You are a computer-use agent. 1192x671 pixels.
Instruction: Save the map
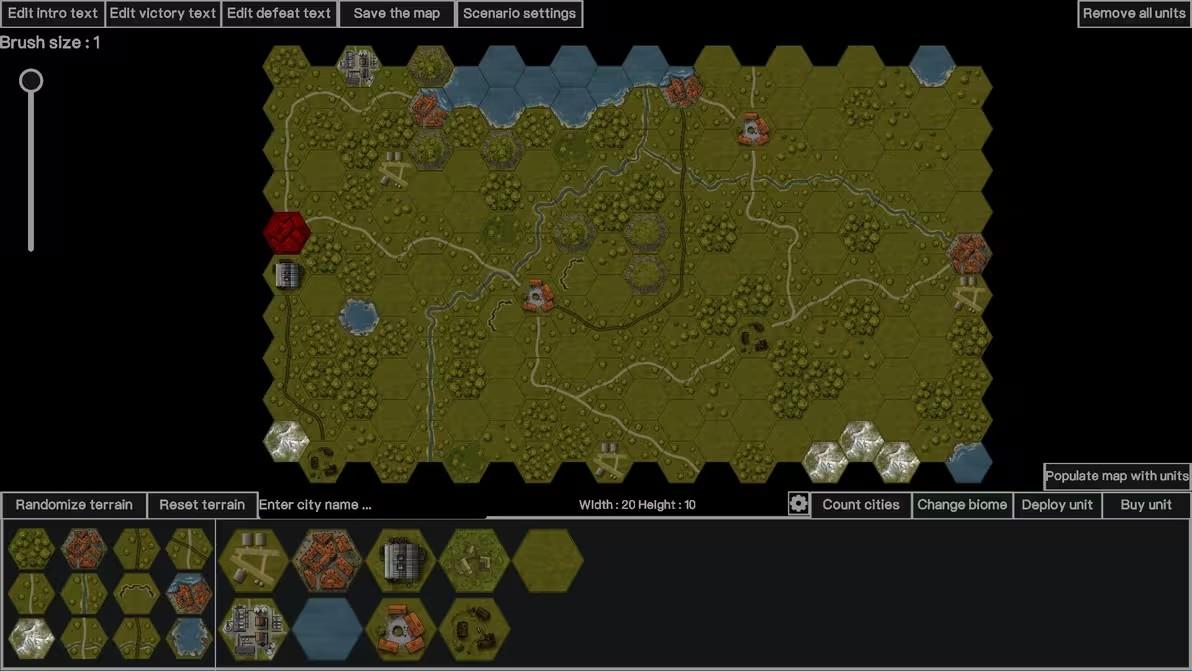[x=397, y=14]
